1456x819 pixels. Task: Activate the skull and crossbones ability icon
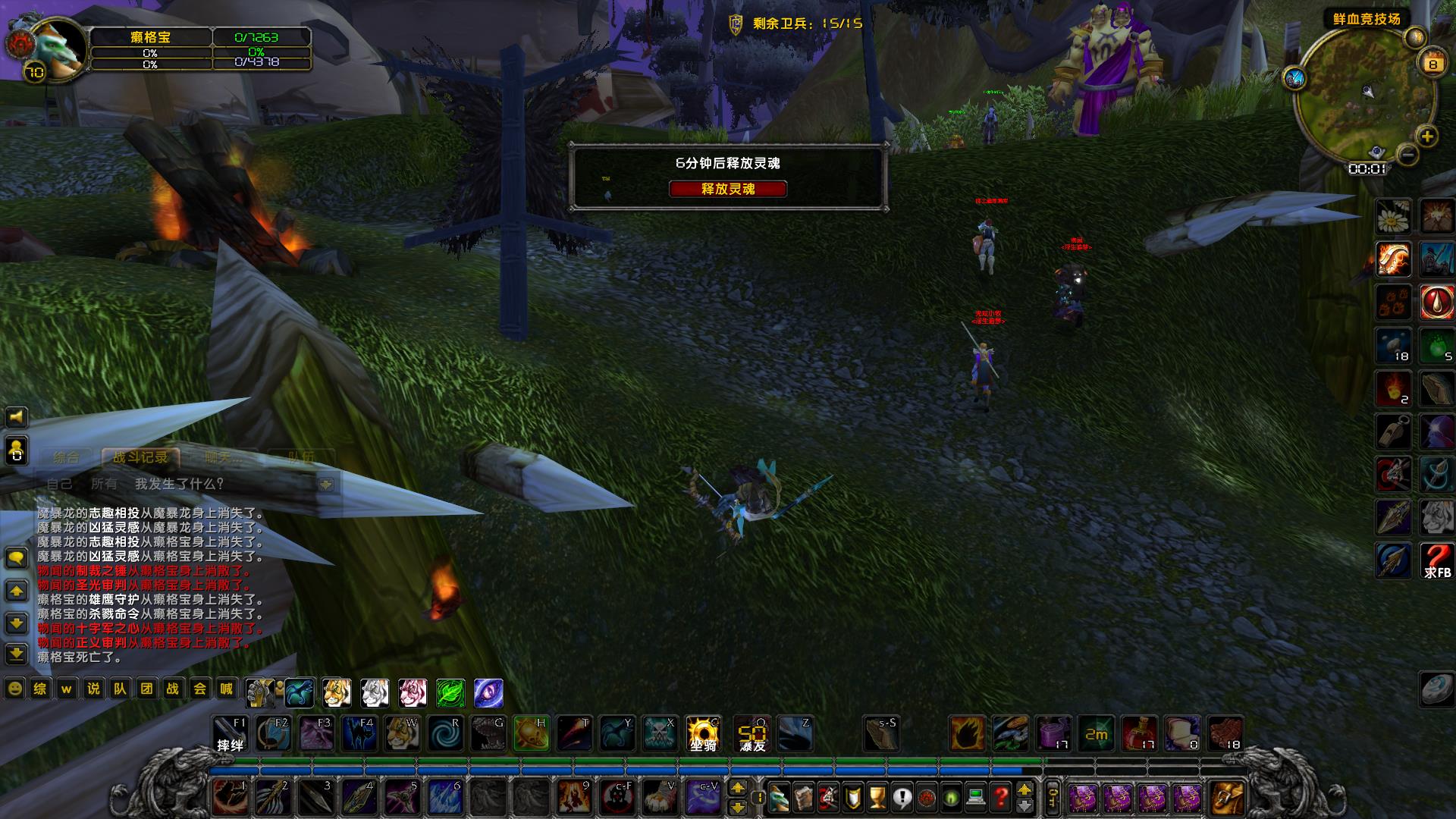coord(660,734)
